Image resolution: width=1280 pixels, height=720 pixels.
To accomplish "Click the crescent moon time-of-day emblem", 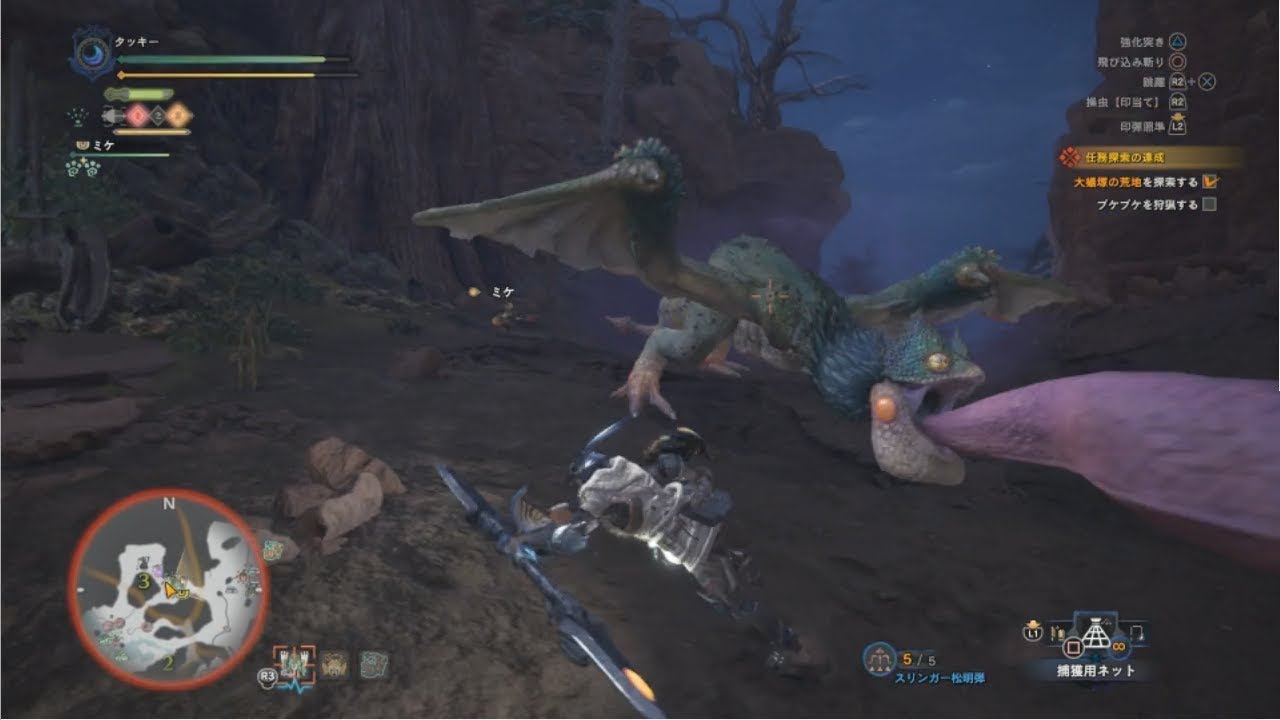I will pyautogui.click(x=93, y=53).
